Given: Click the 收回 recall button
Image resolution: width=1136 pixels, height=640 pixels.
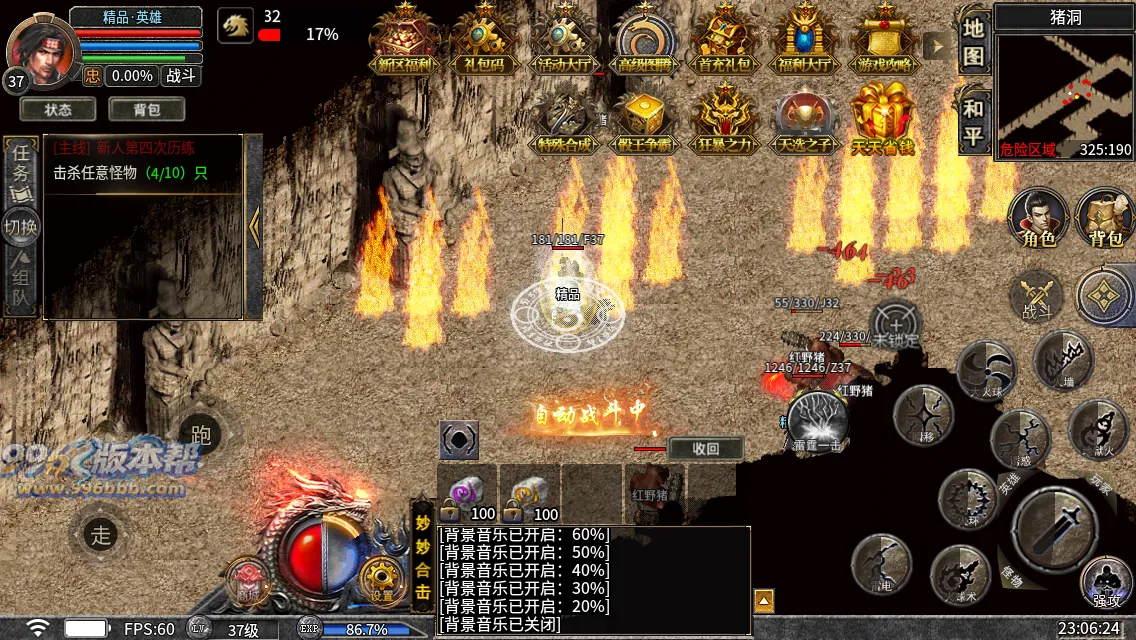Looking at the screenshot, I should coord(706,449).
